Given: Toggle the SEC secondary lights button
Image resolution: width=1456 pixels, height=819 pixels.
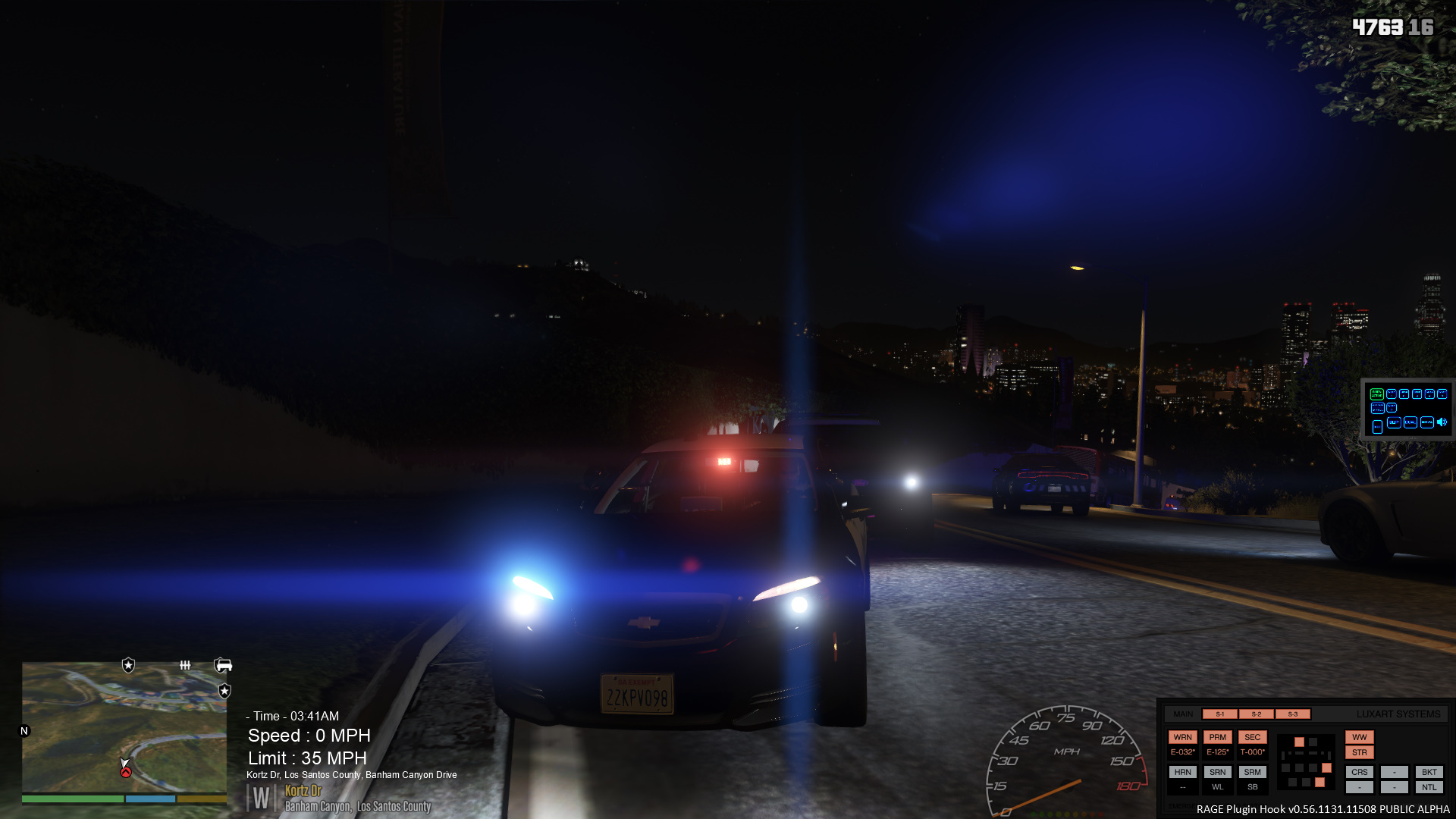Looking at the screenshot, I should [1252, 737].
